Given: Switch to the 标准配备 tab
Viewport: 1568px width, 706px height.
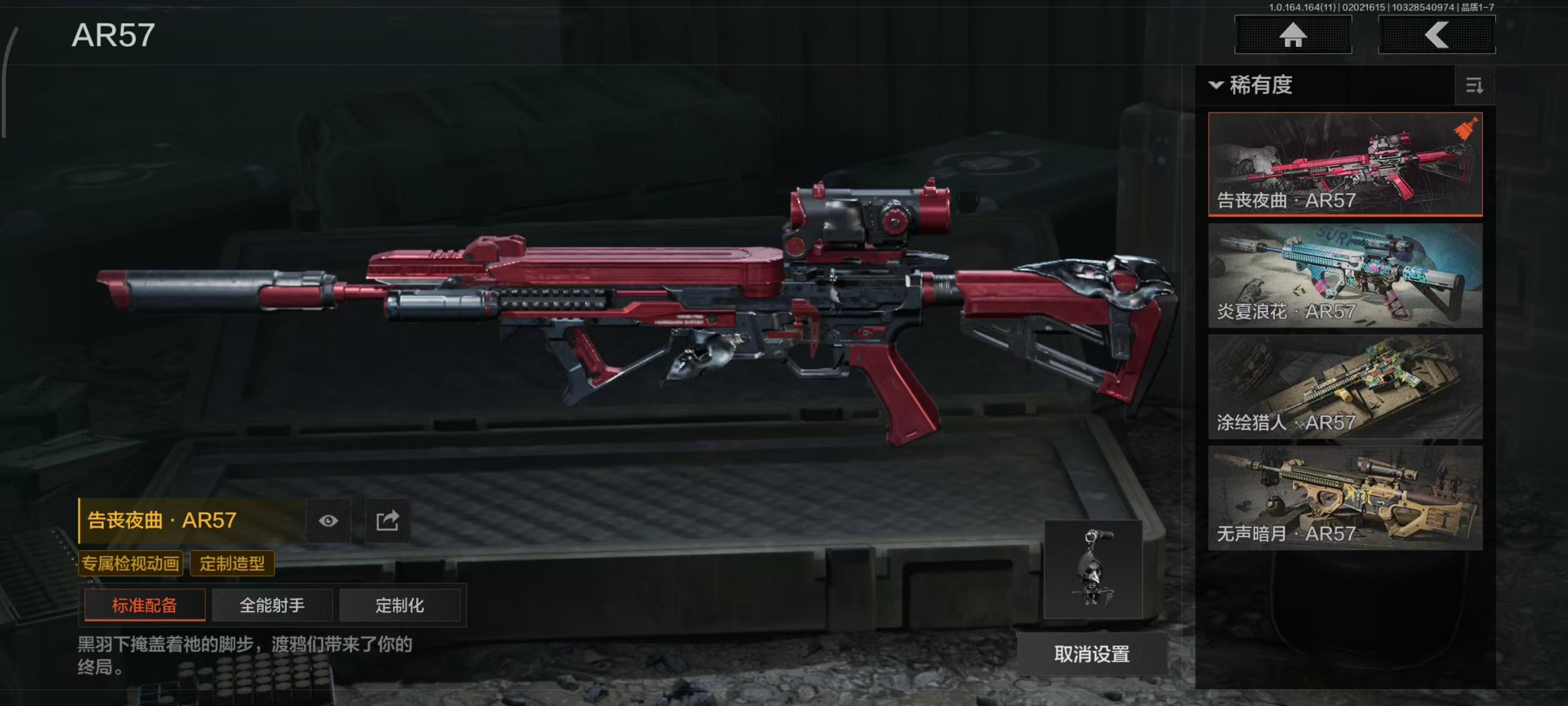Looking at the screenshot, I should coord(144,605).
